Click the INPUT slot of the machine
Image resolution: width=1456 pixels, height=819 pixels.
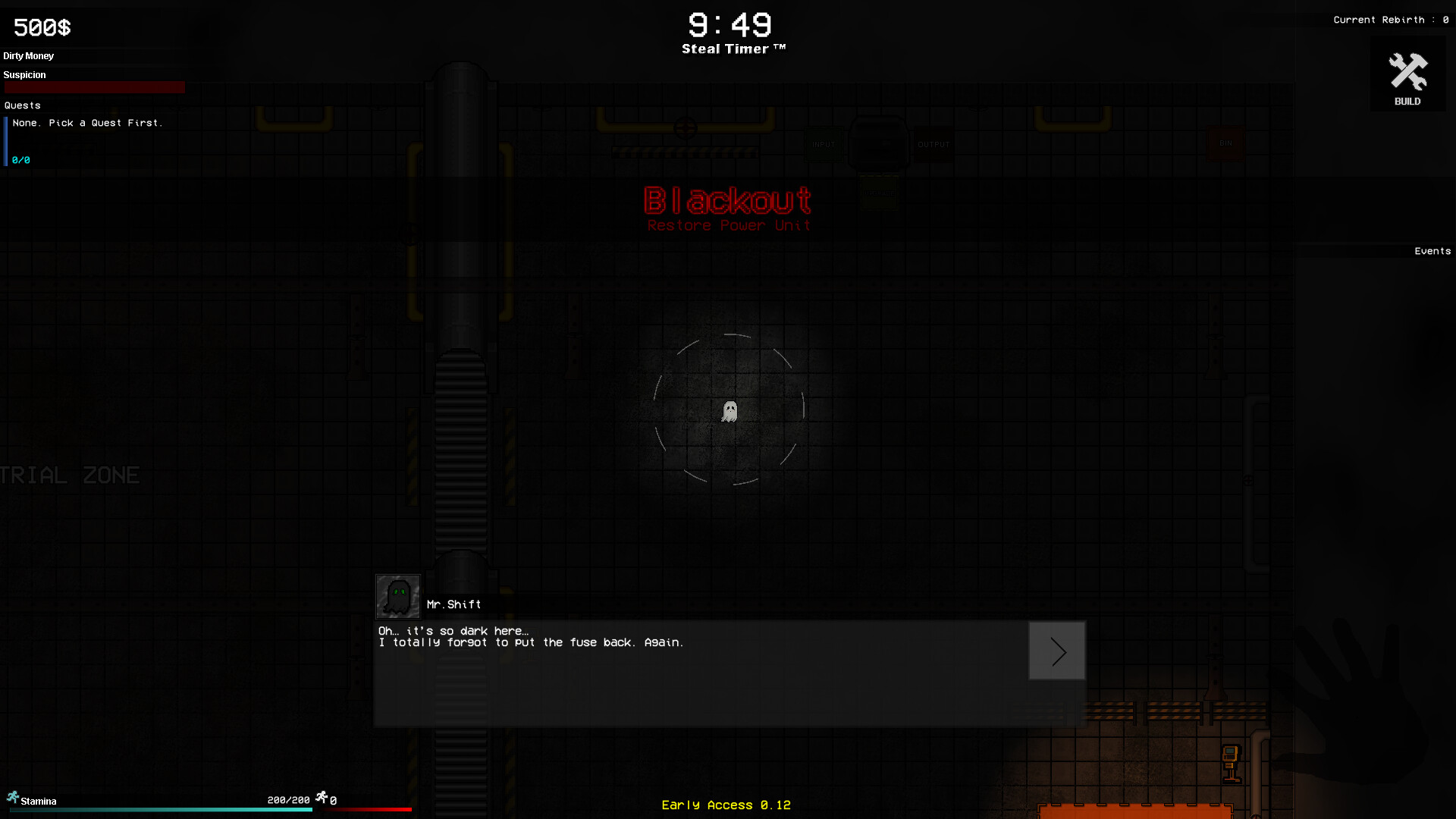pos(824,144)
